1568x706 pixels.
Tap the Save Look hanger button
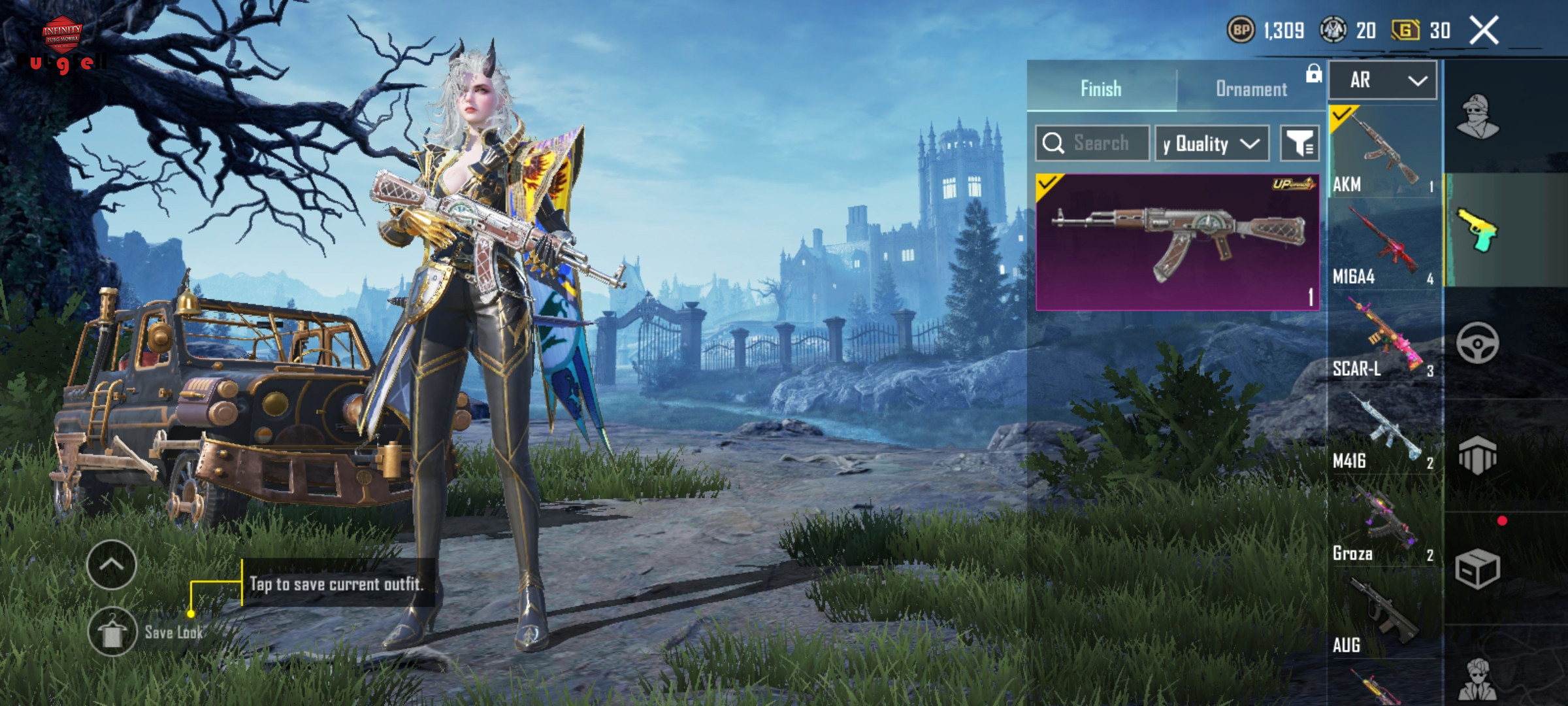coord(112,631)
